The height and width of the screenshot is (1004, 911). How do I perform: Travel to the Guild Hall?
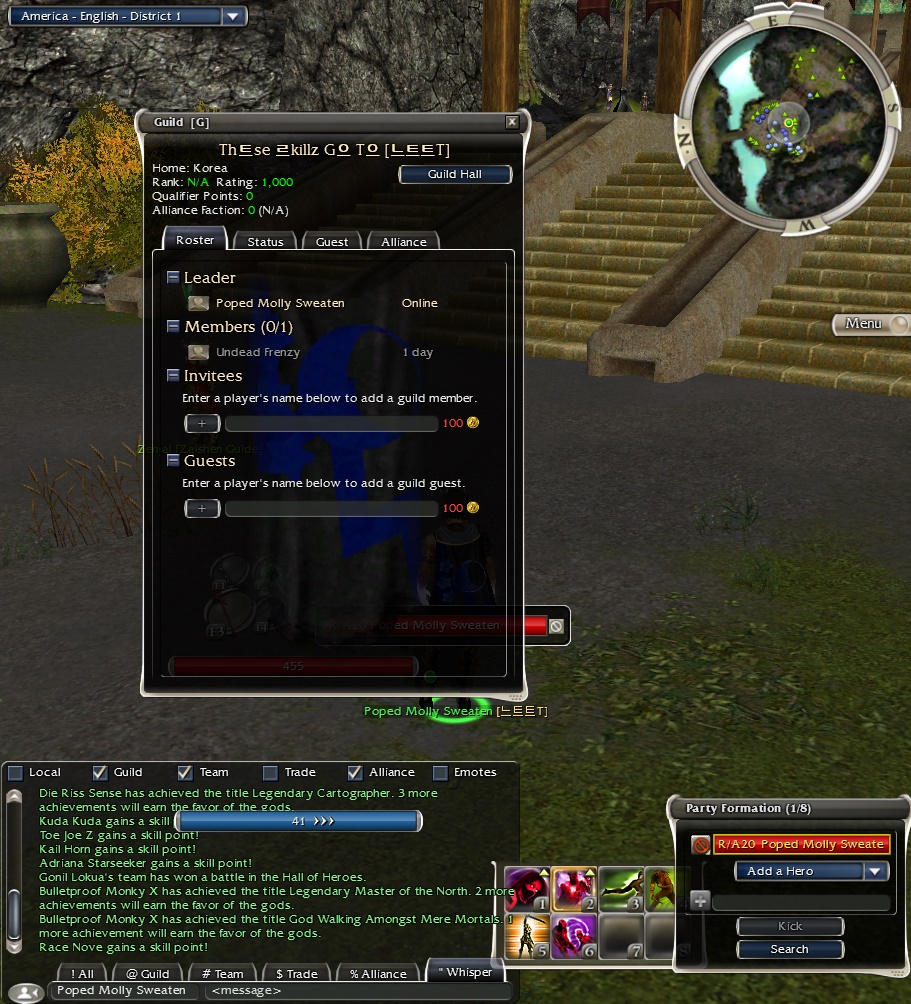pyautogui.click(x=455, y=174)
